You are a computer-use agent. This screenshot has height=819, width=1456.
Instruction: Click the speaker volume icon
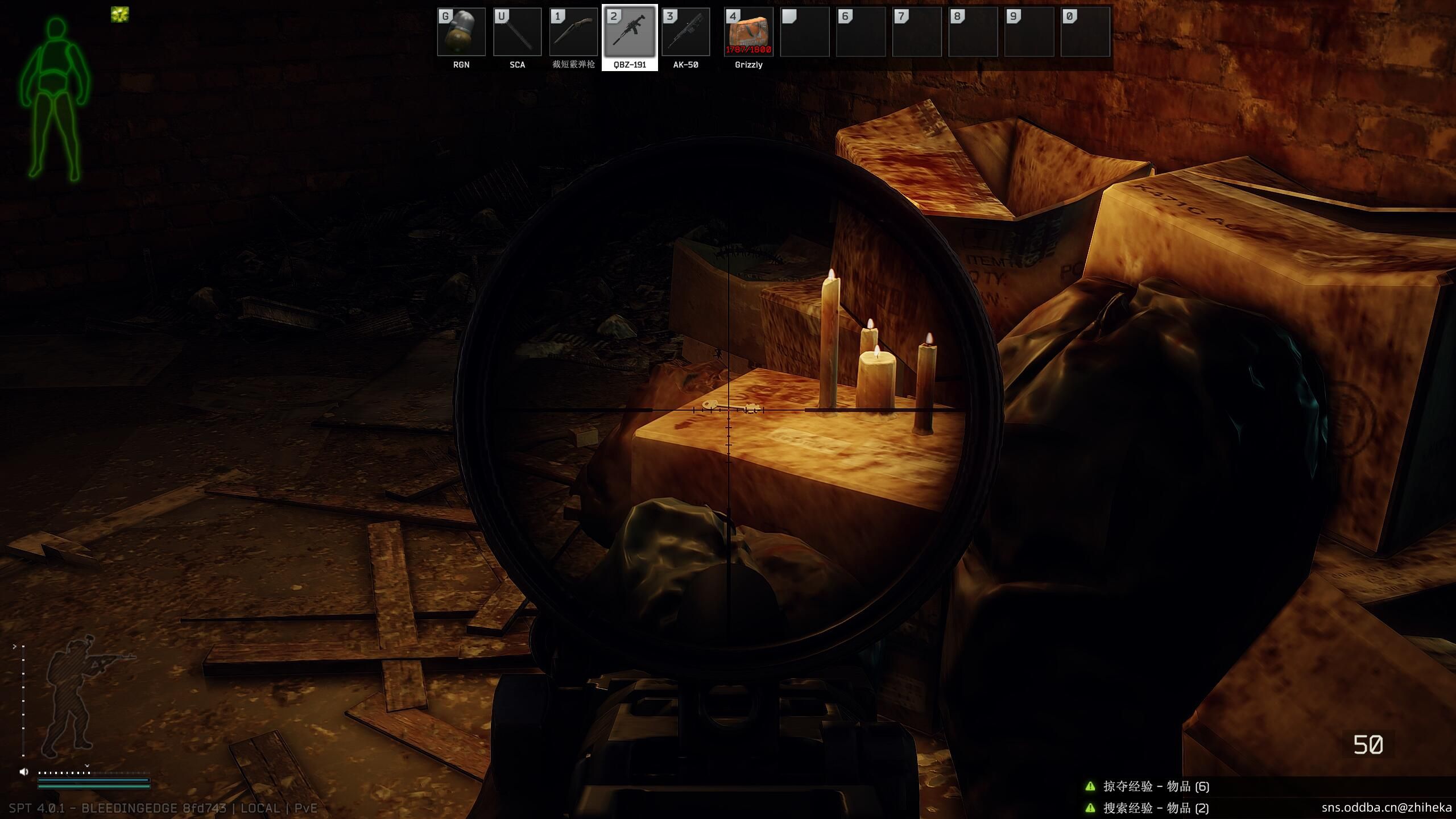(x=24, y=772)
